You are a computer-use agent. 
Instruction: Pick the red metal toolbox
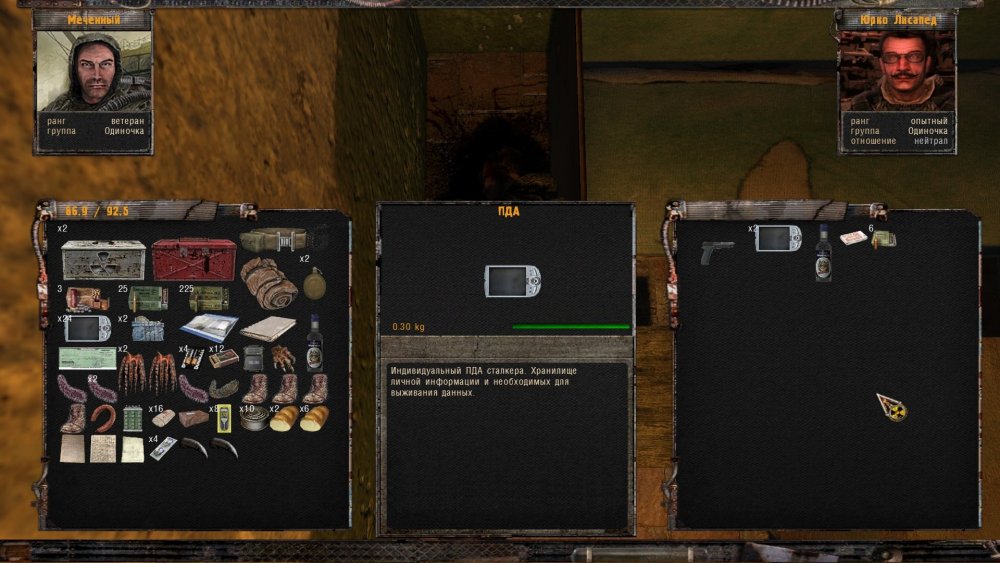193,259
